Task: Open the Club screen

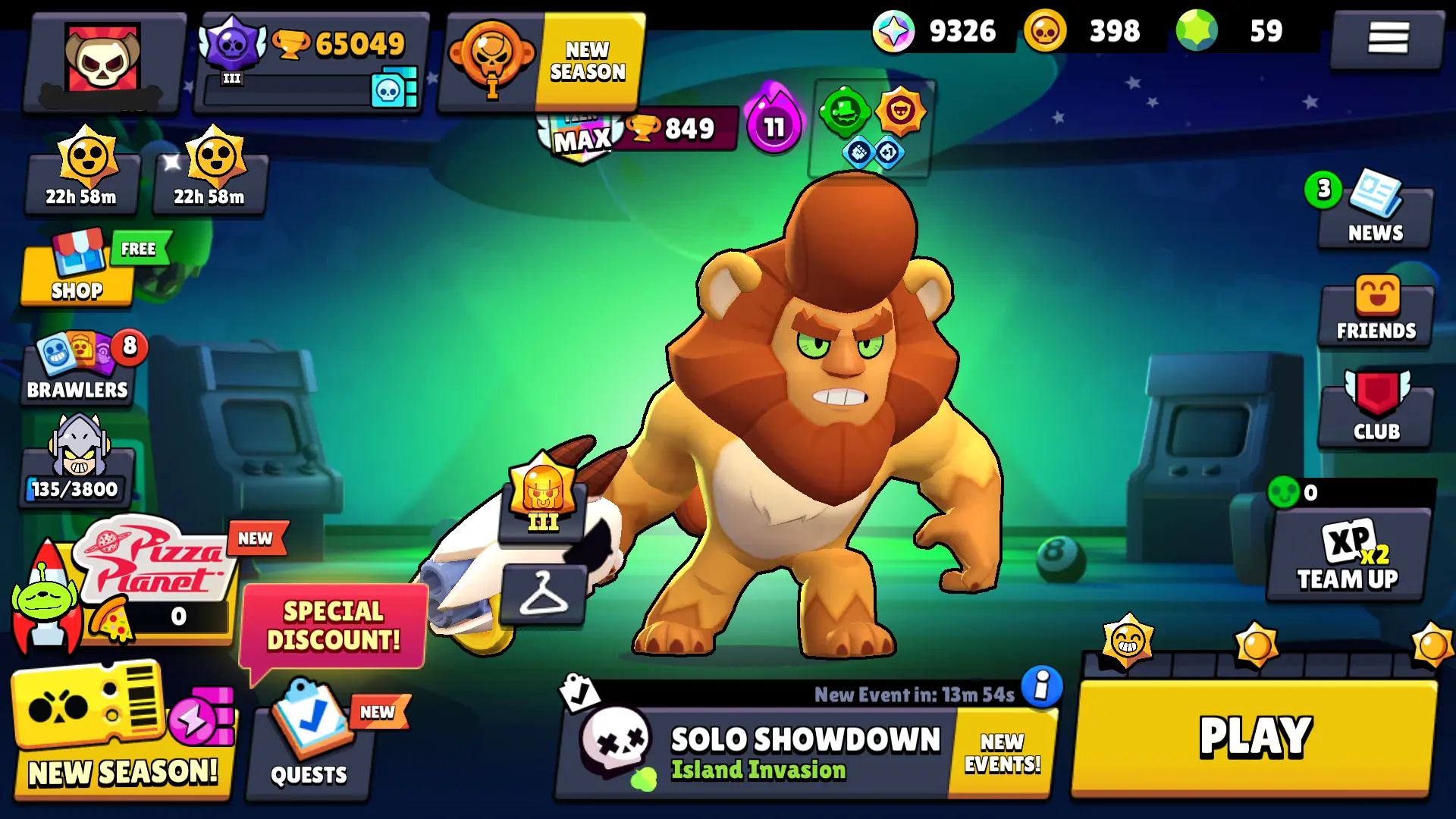Action: [1375, 409]
